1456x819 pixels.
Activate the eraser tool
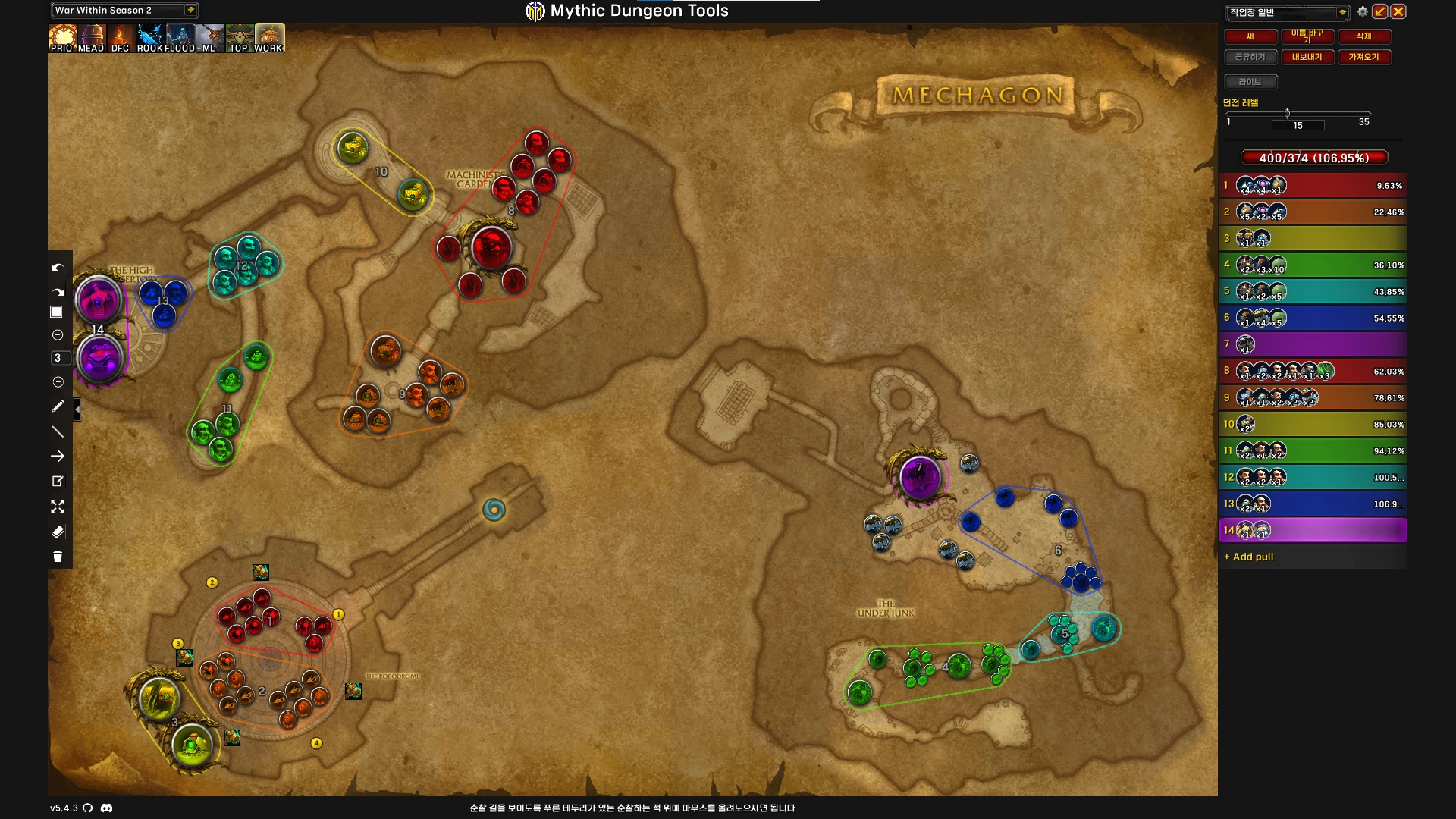point(58,532)
